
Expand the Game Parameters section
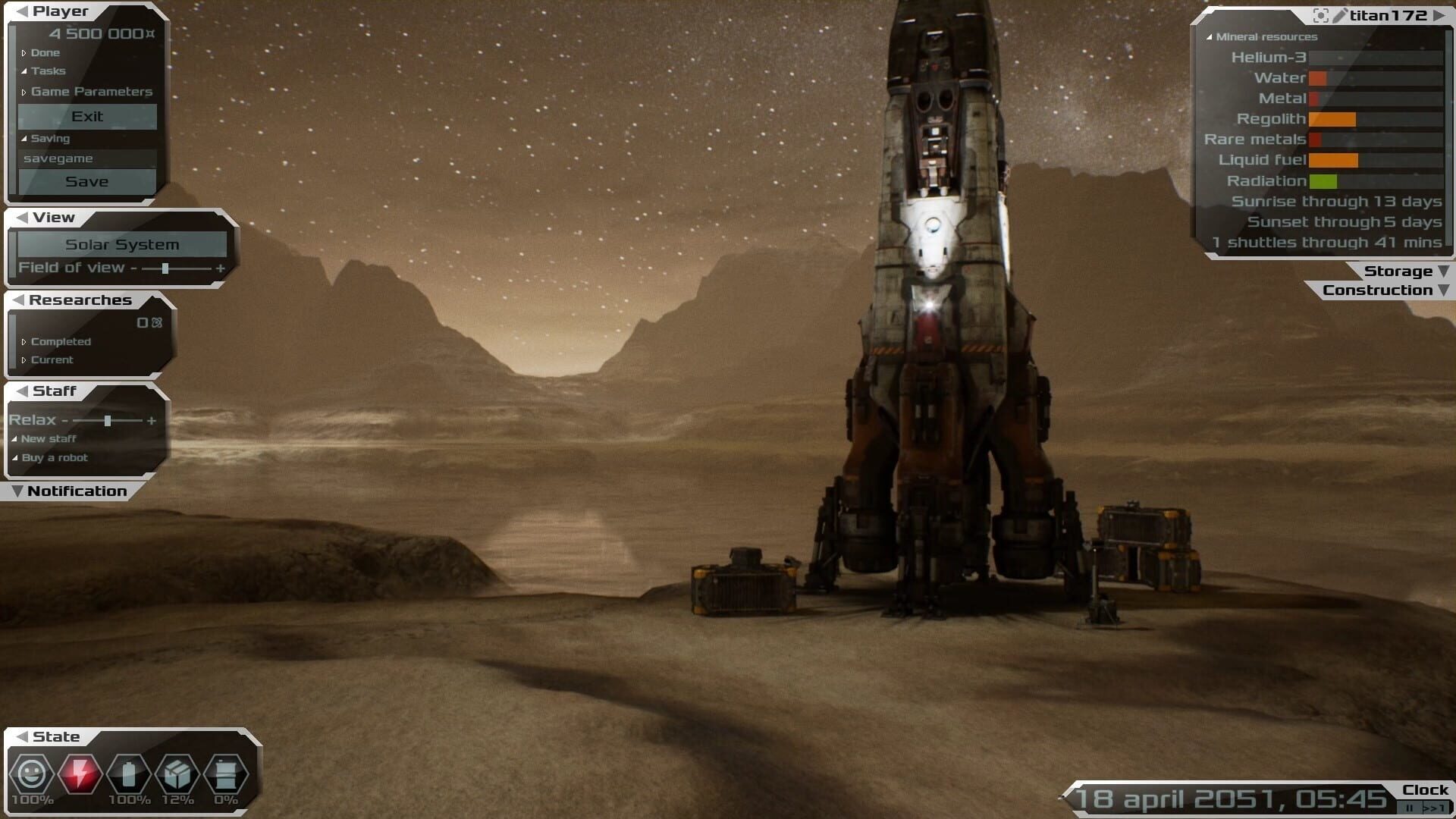(91, 92)
